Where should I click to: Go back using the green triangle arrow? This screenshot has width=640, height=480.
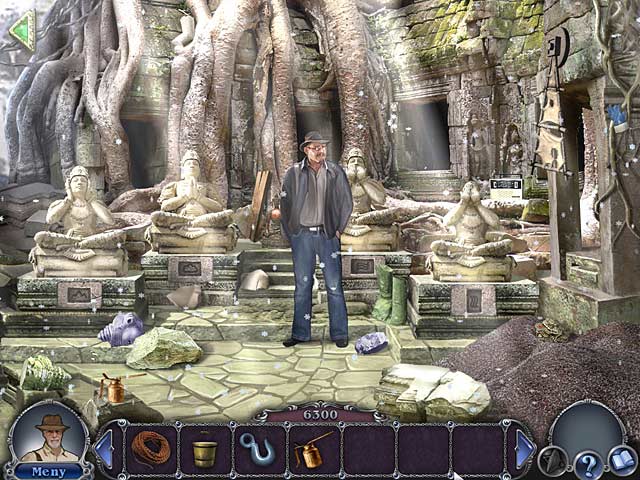(x=21, y=29)
